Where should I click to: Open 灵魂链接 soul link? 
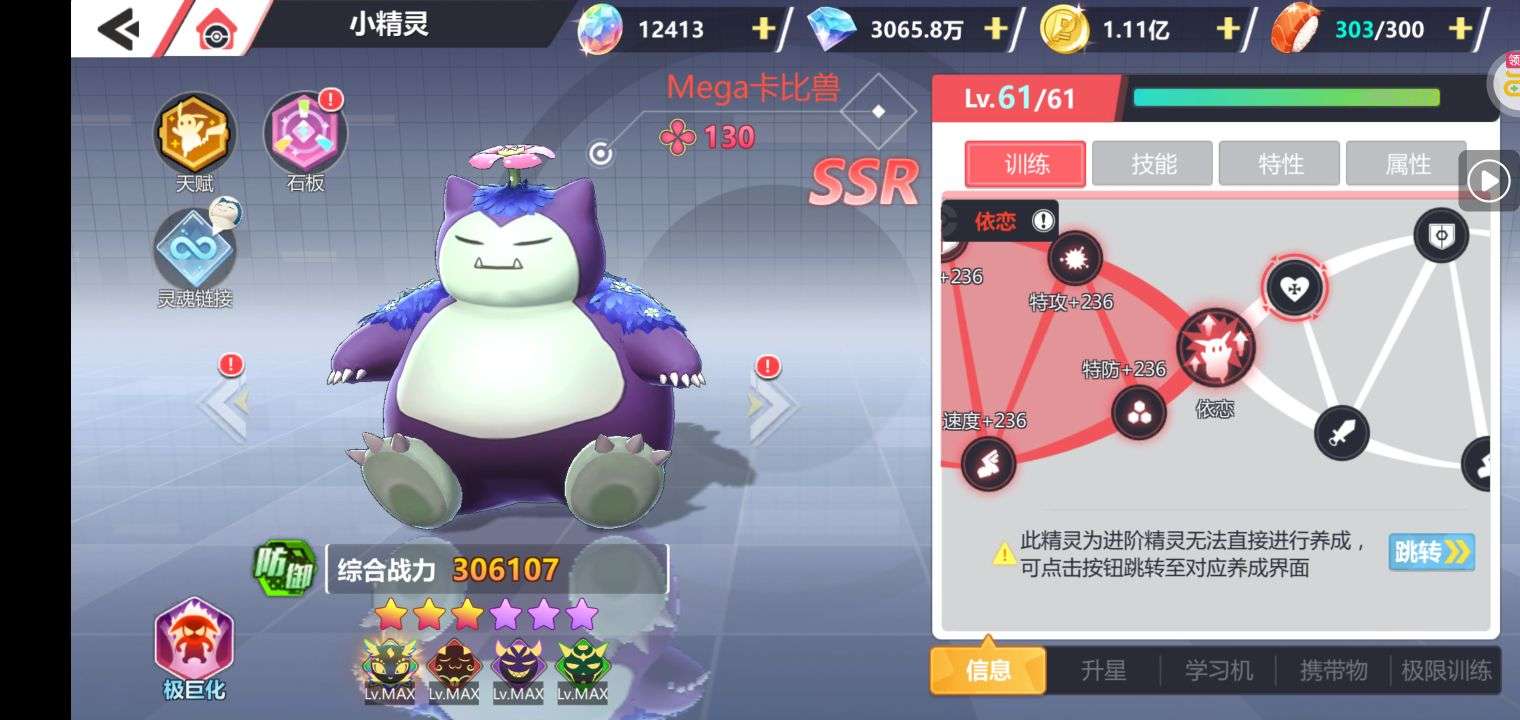(x=195, y=250)
